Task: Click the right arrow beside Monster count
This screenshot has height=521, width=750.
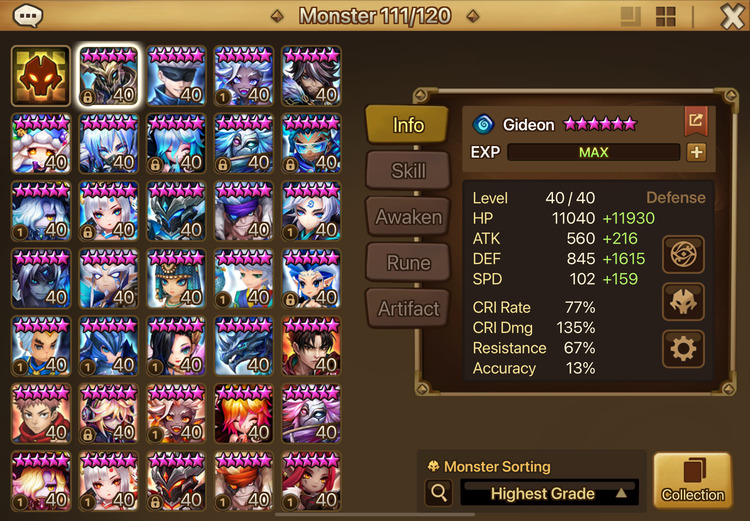Action: [472, 16]
